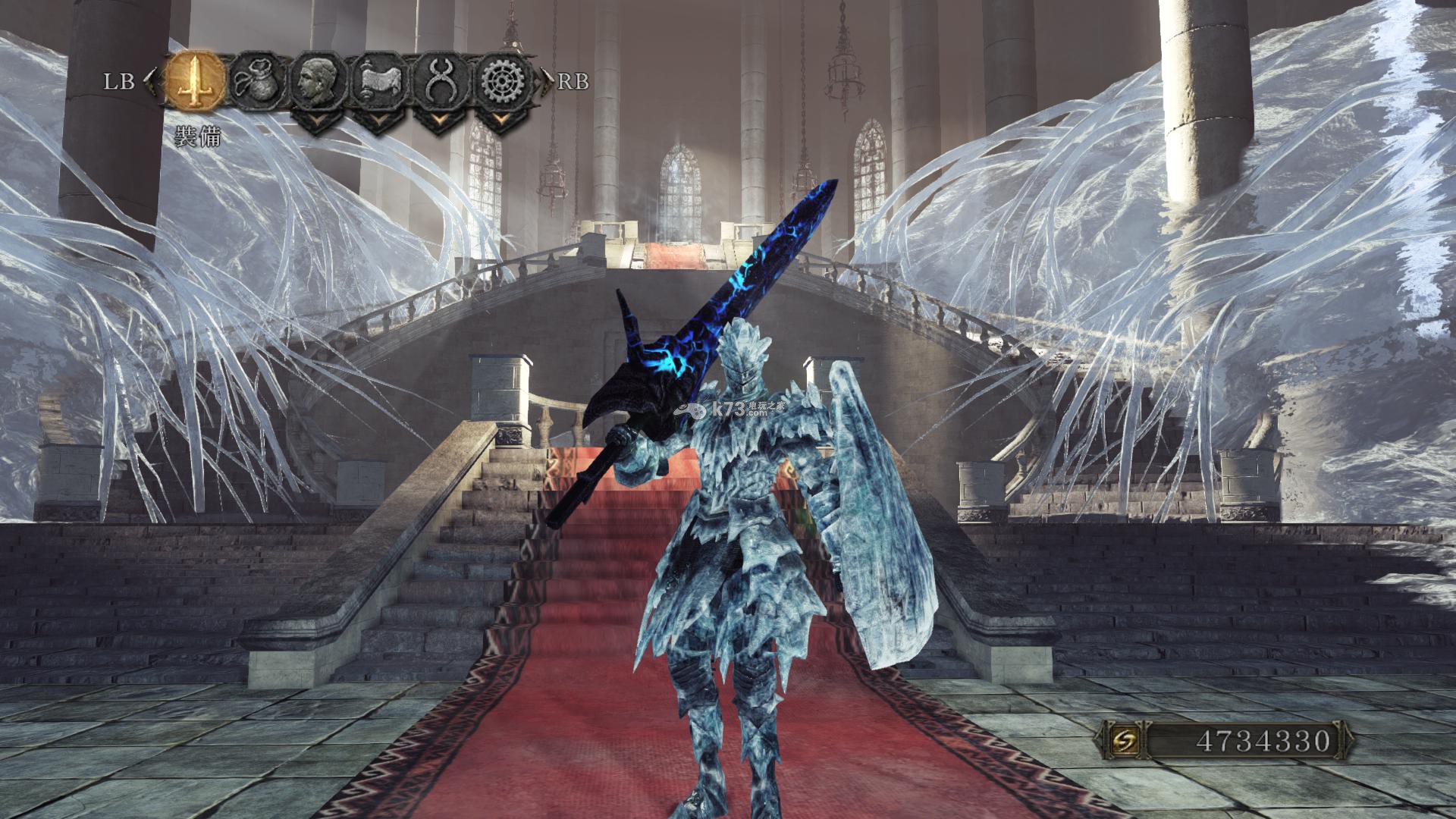Viewport: 1456px width, 819px height.
Task: Open the item bag inventory icon
Action: pos(256,80)
